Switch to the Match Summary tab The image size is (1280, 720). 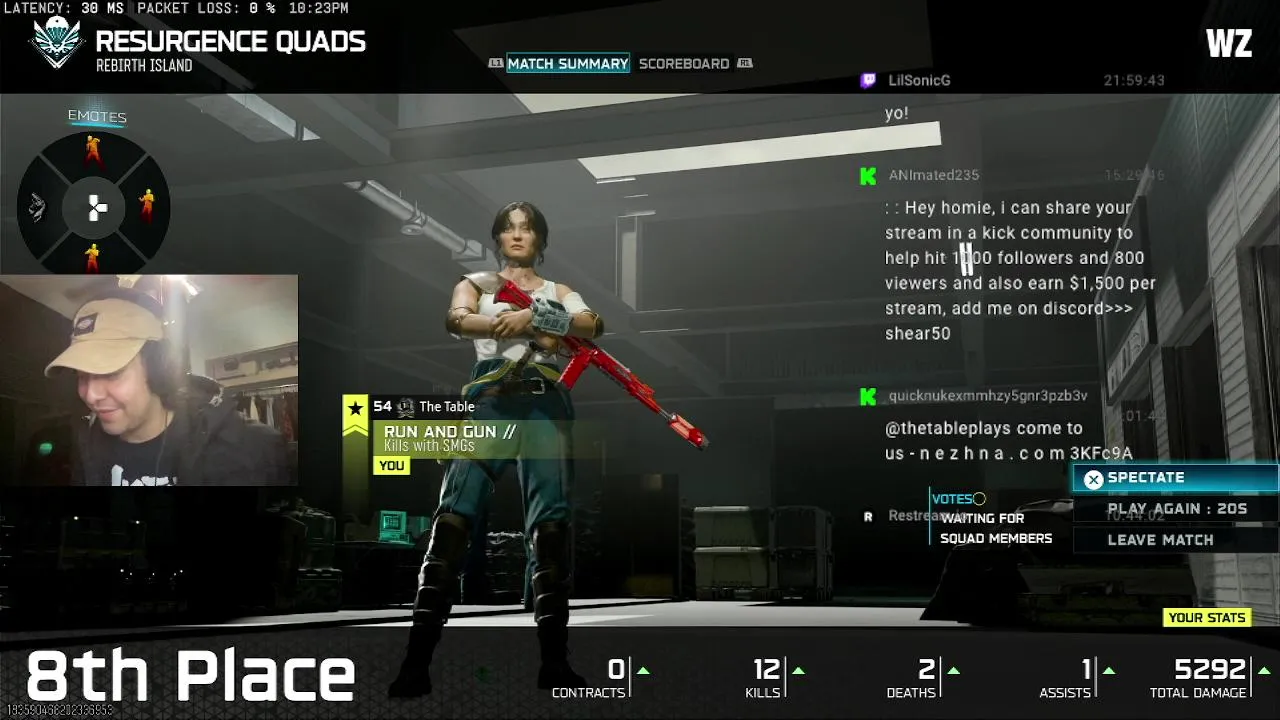click(567, 63)
